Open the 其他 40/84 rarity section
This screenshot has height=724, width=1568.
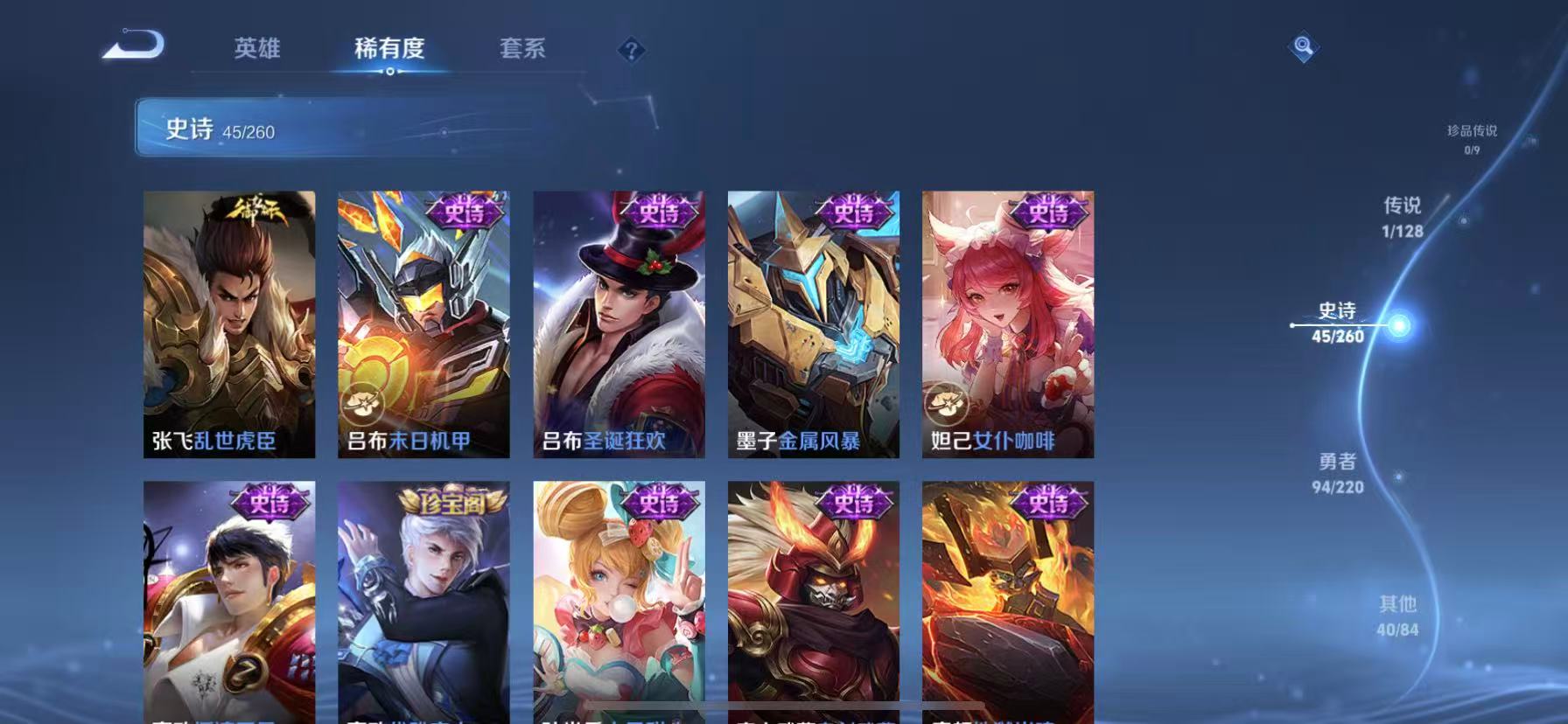pyautogui.click(x=1396, y=616)
